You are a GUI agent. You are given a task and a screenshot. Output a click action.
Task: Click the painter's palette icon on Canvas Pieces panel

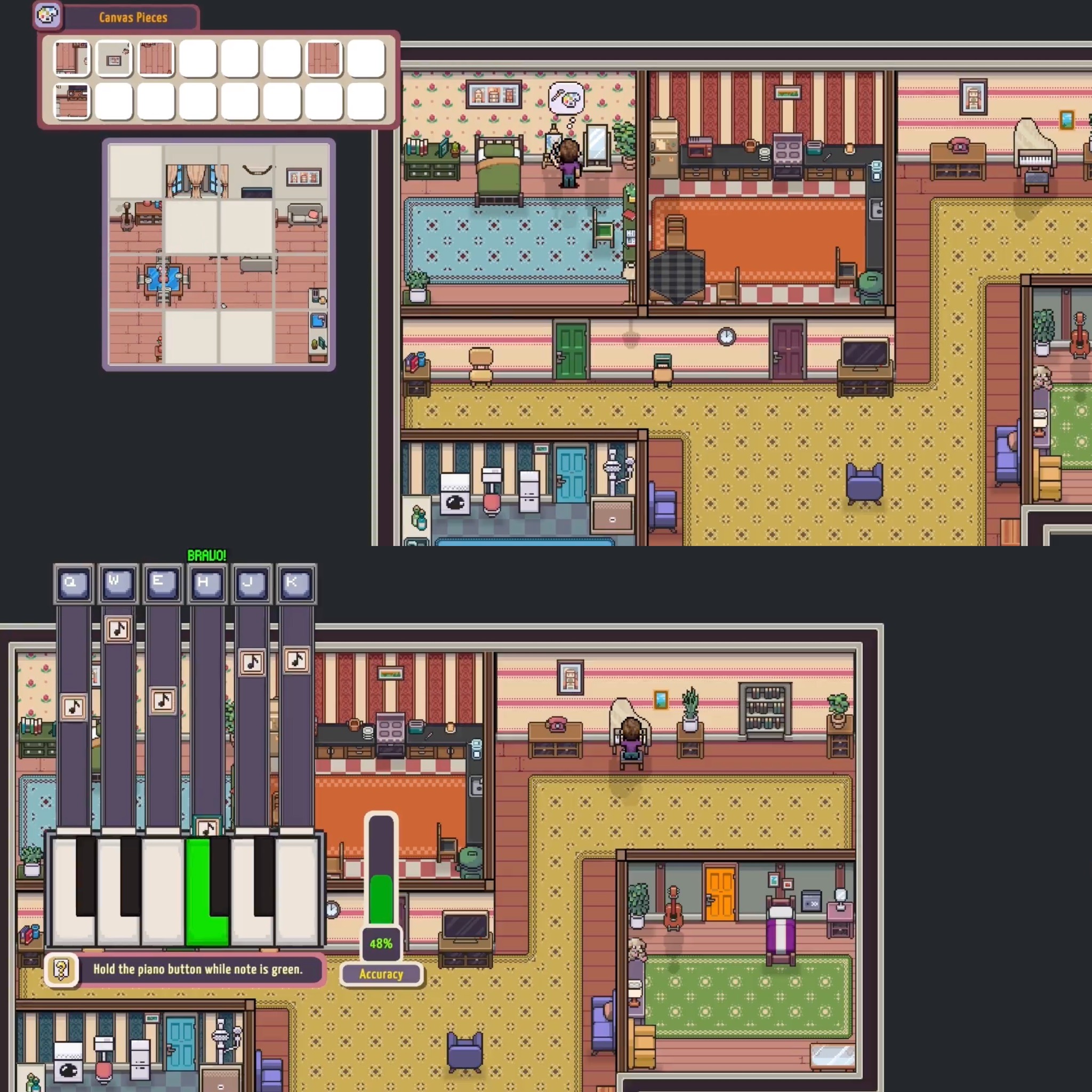47,16
